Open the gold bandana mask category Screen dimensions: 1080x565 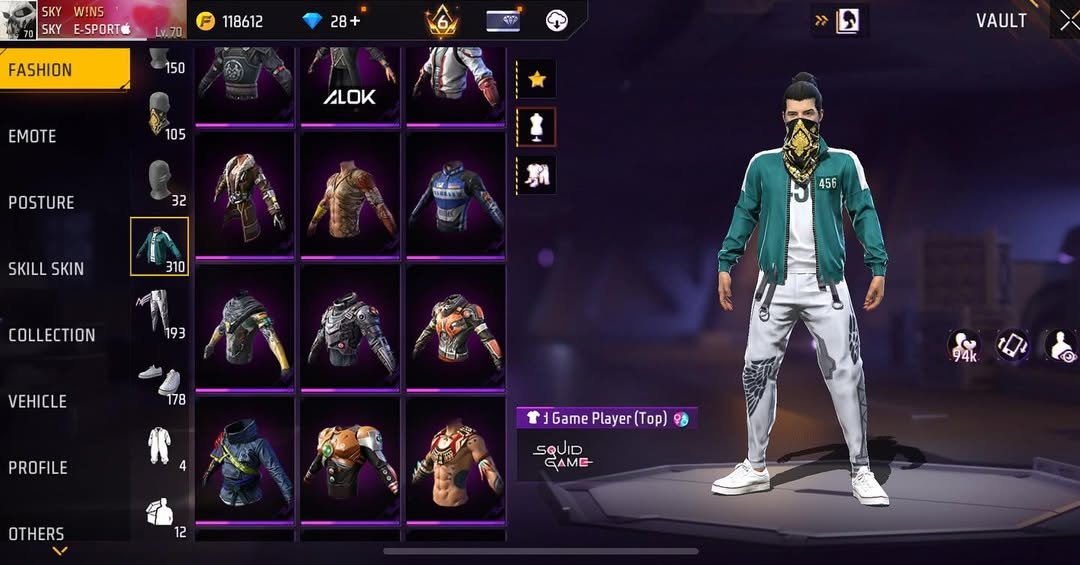160,112
